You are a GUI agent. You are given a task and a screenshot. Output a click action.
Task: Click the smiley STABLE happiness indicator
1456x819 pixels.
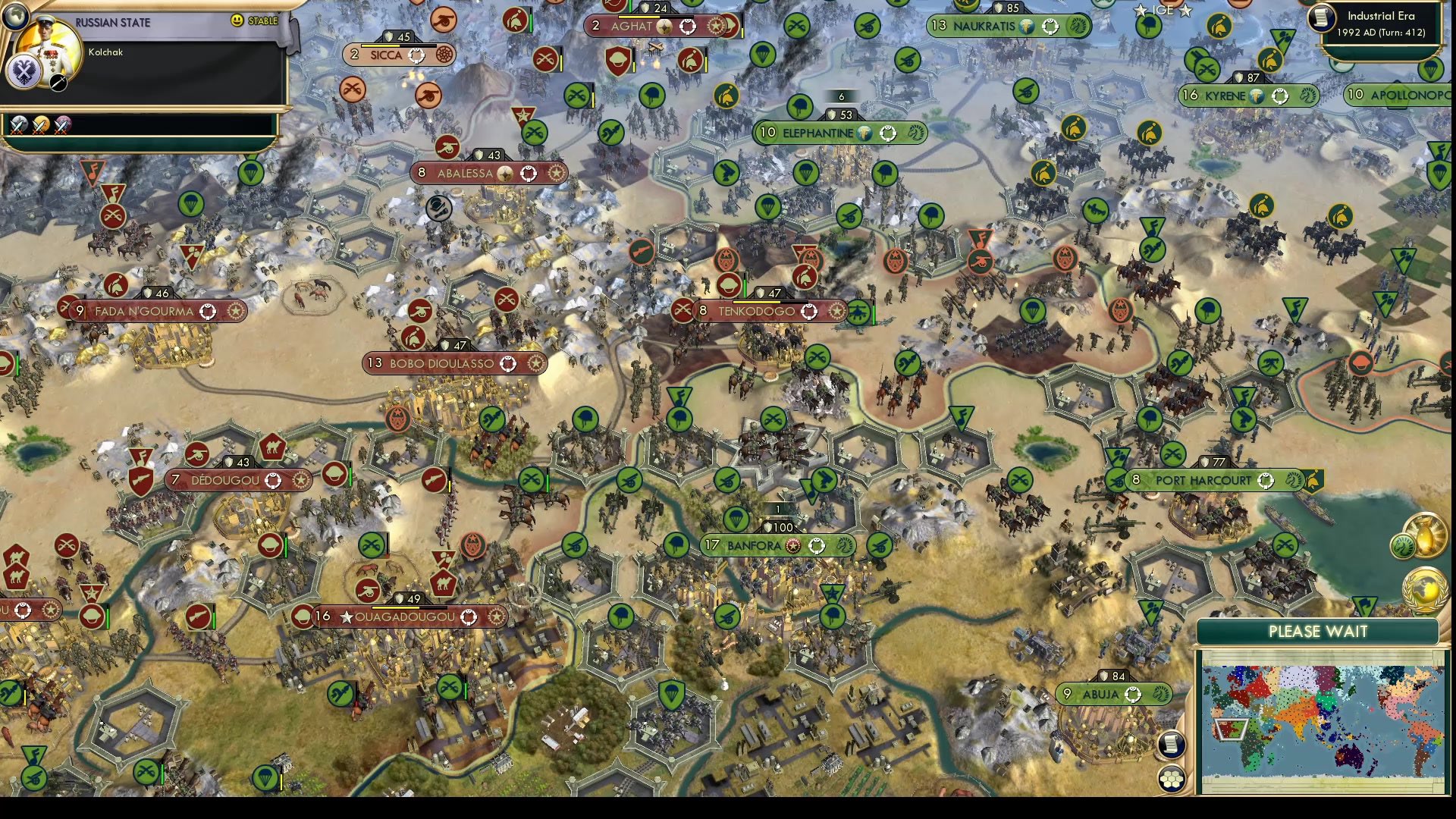238,21
